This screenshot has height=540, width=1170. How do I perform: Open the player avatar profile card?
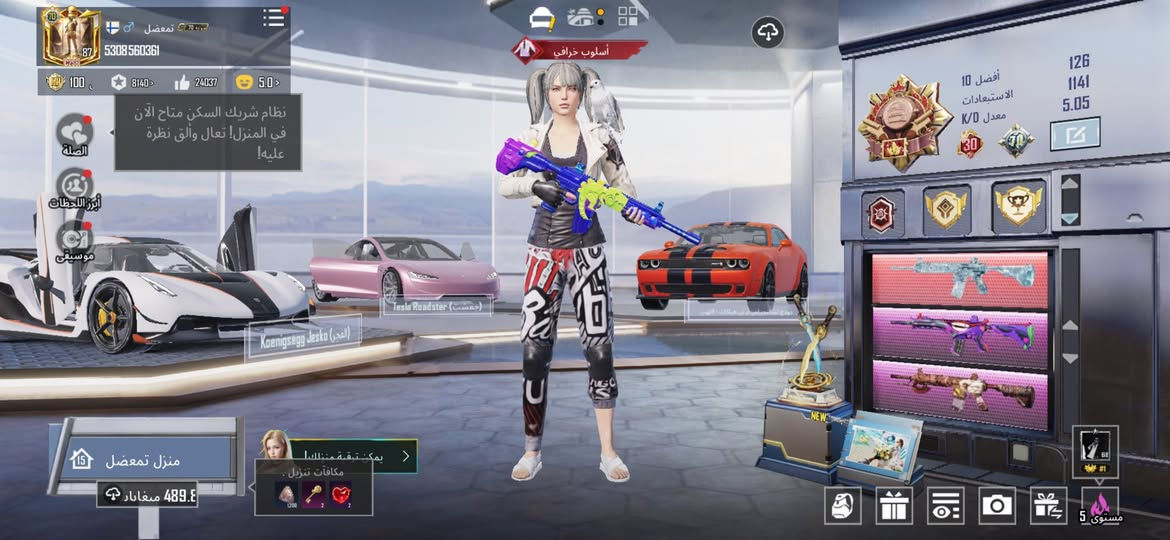[70, 37]
